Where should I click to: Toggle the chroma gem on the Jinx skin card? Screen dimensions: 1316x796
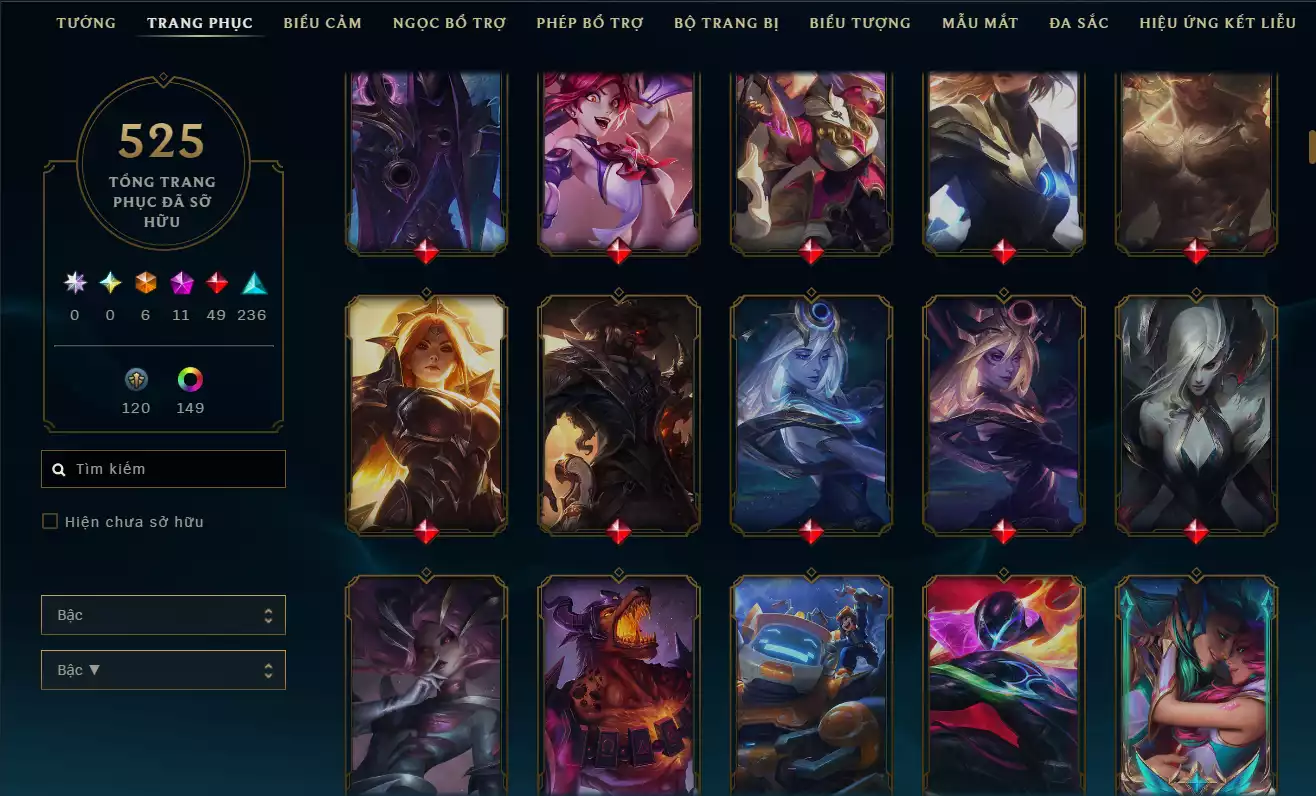click(x=618, y=249)
